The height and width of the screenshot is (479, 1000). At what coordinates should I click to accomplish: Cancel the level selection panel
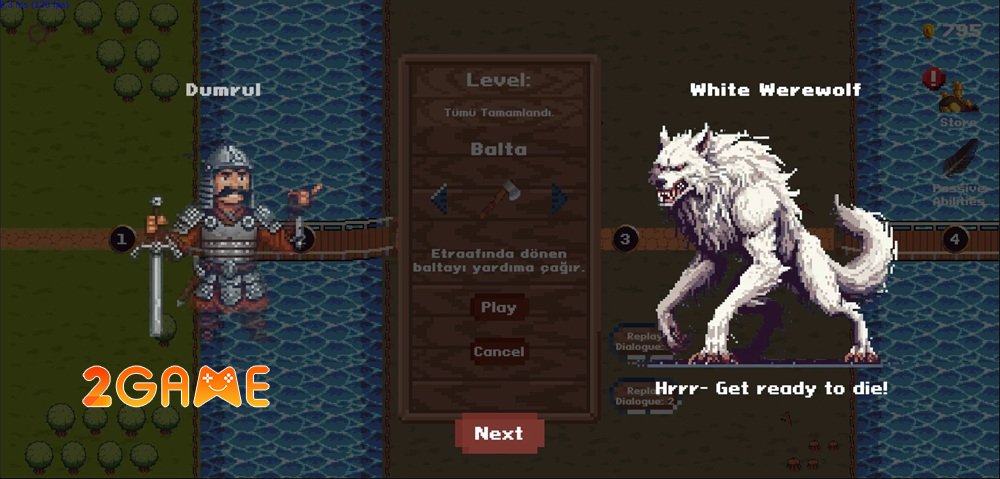(x=498, y=352)
